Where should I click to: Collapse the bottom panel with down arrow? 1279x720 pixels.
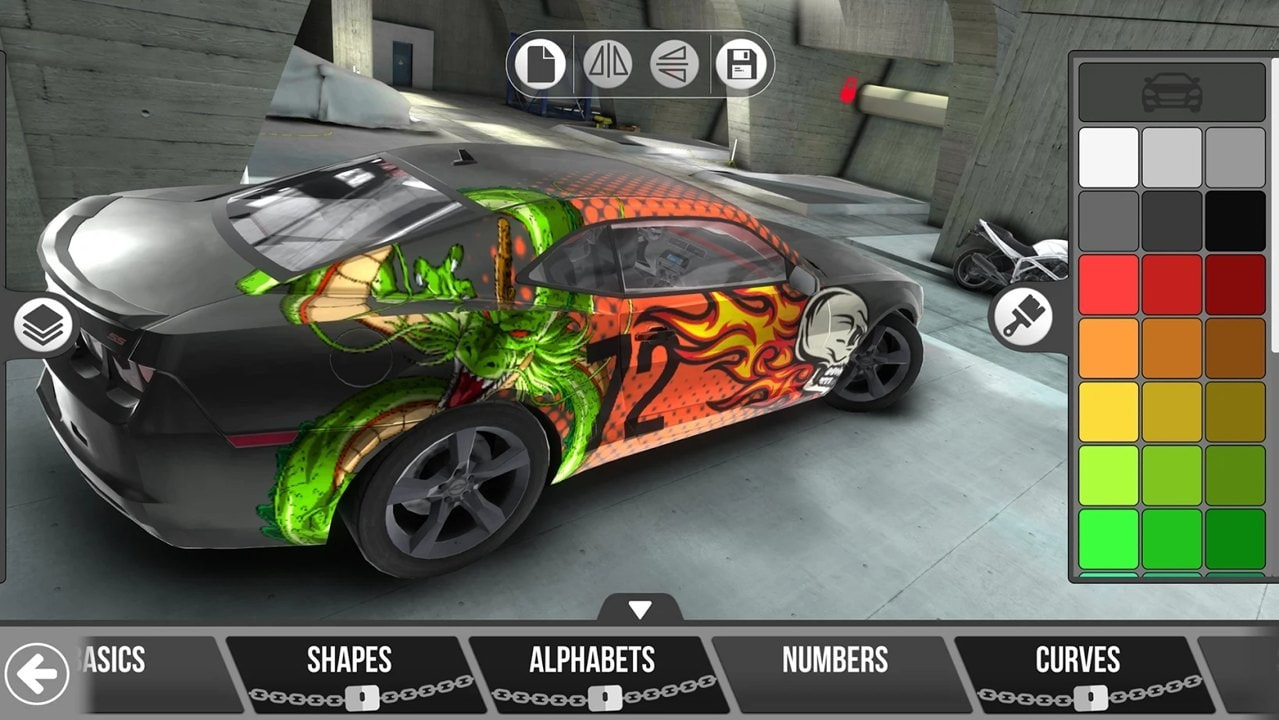(640, 609)
